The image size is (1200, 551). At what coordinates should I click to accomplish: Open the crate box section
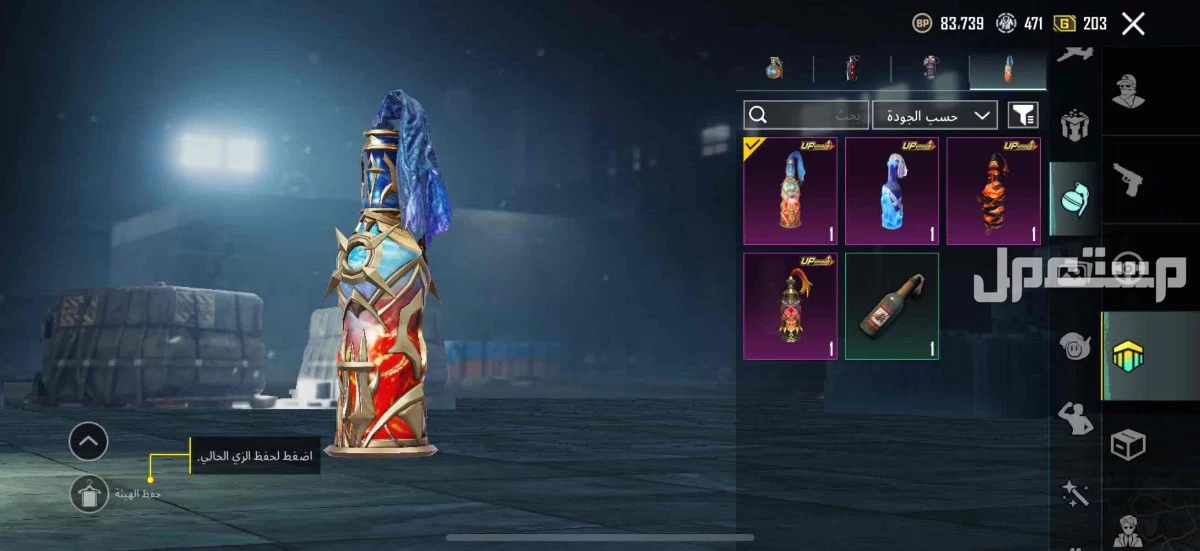1127,445
